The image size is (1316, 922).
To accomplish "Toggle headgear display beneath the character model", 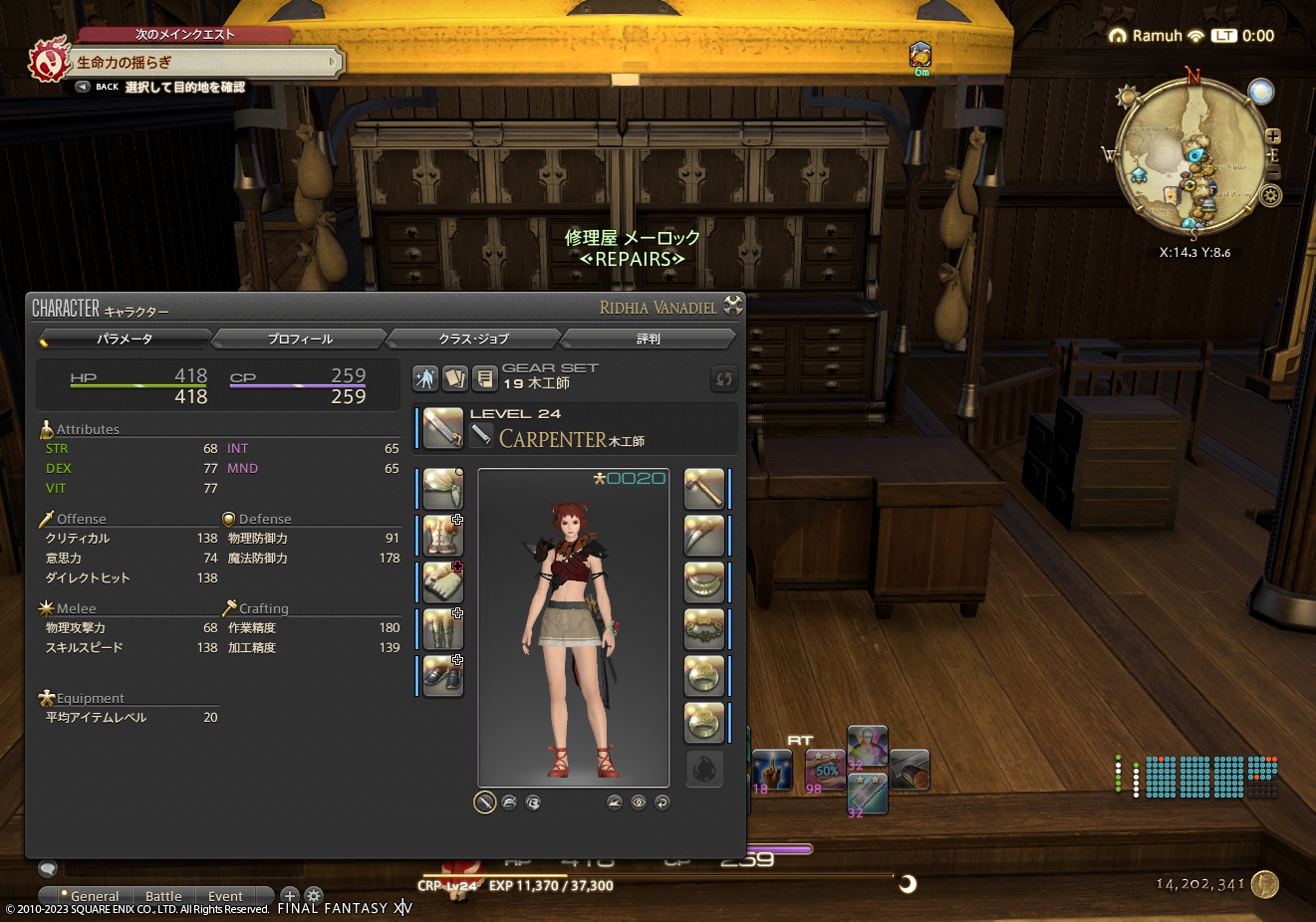I will (x=510, y=802).
